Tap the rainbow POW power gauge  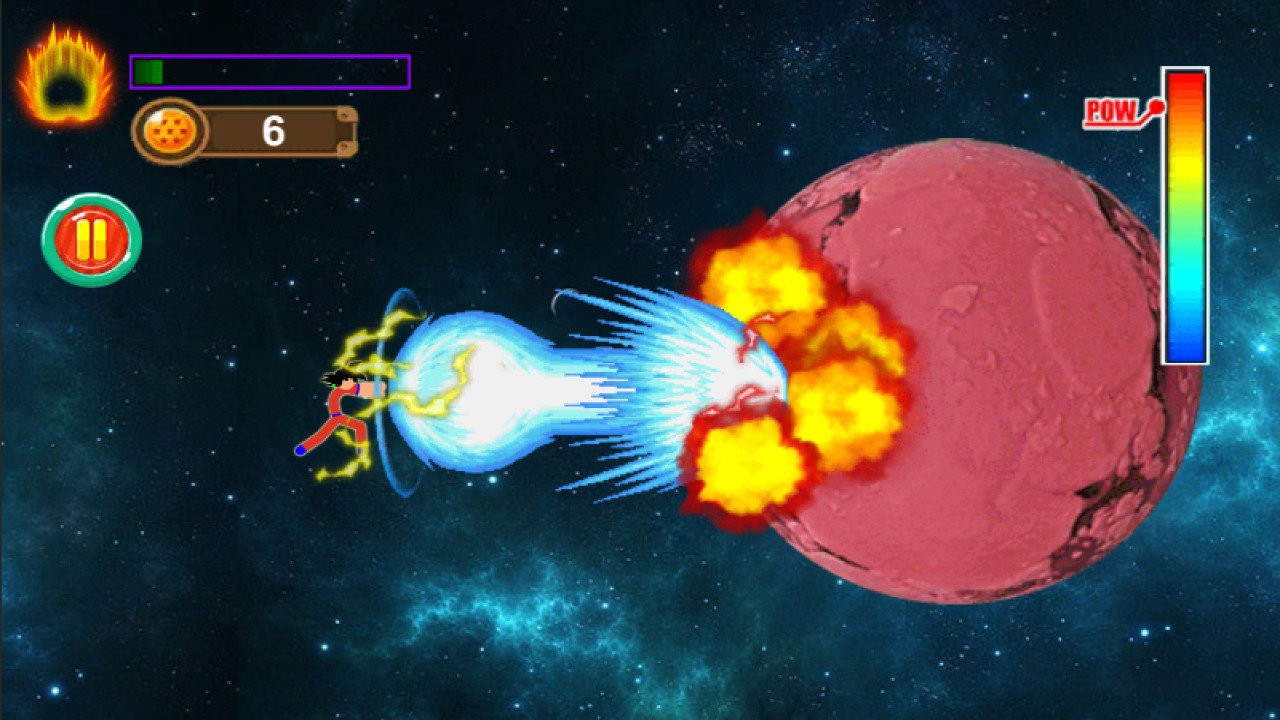pyautogui.click(x=1185, y=216)
